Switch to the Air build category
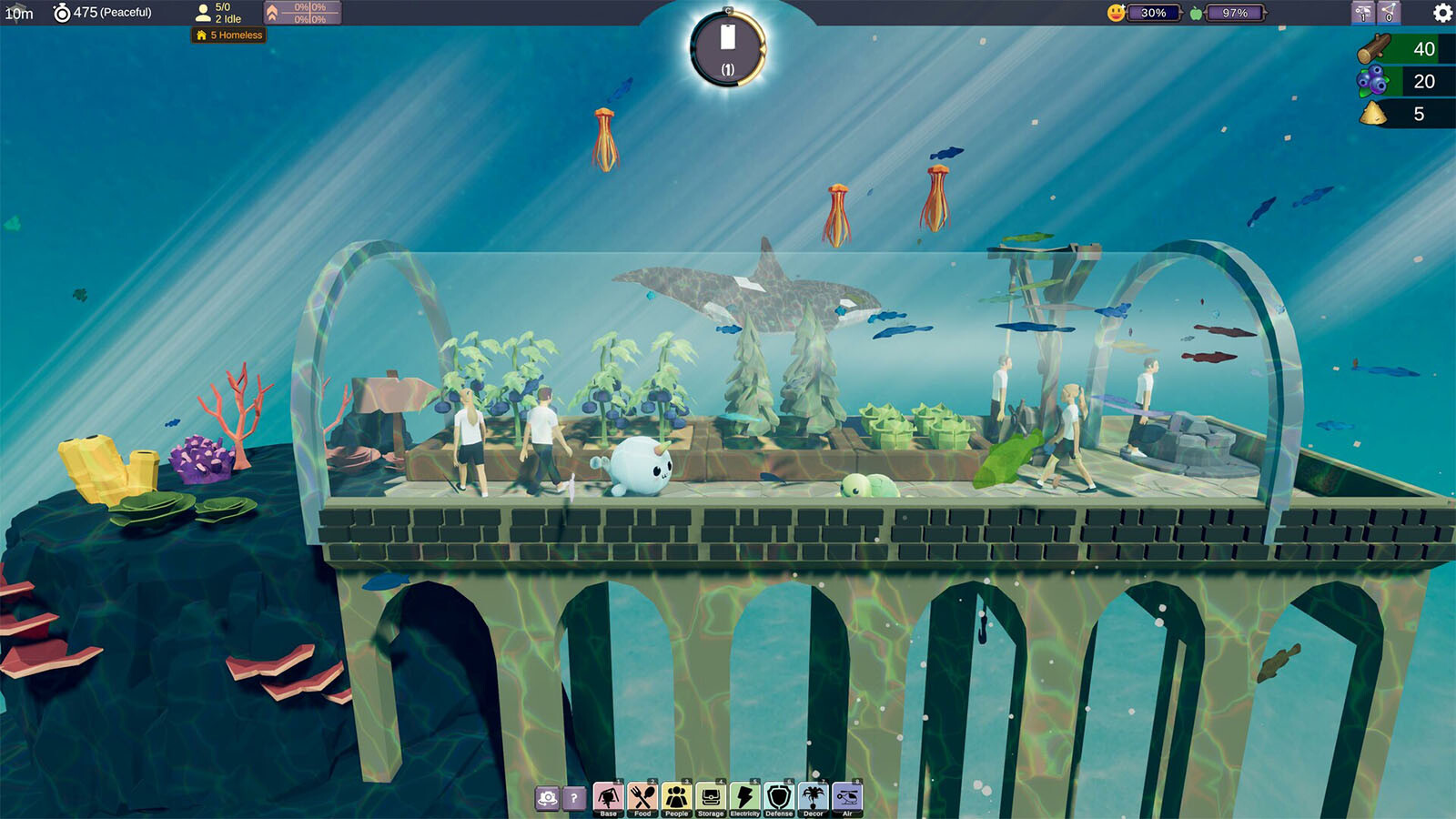This screenshot has height=819, width=1456. [847, 798]
